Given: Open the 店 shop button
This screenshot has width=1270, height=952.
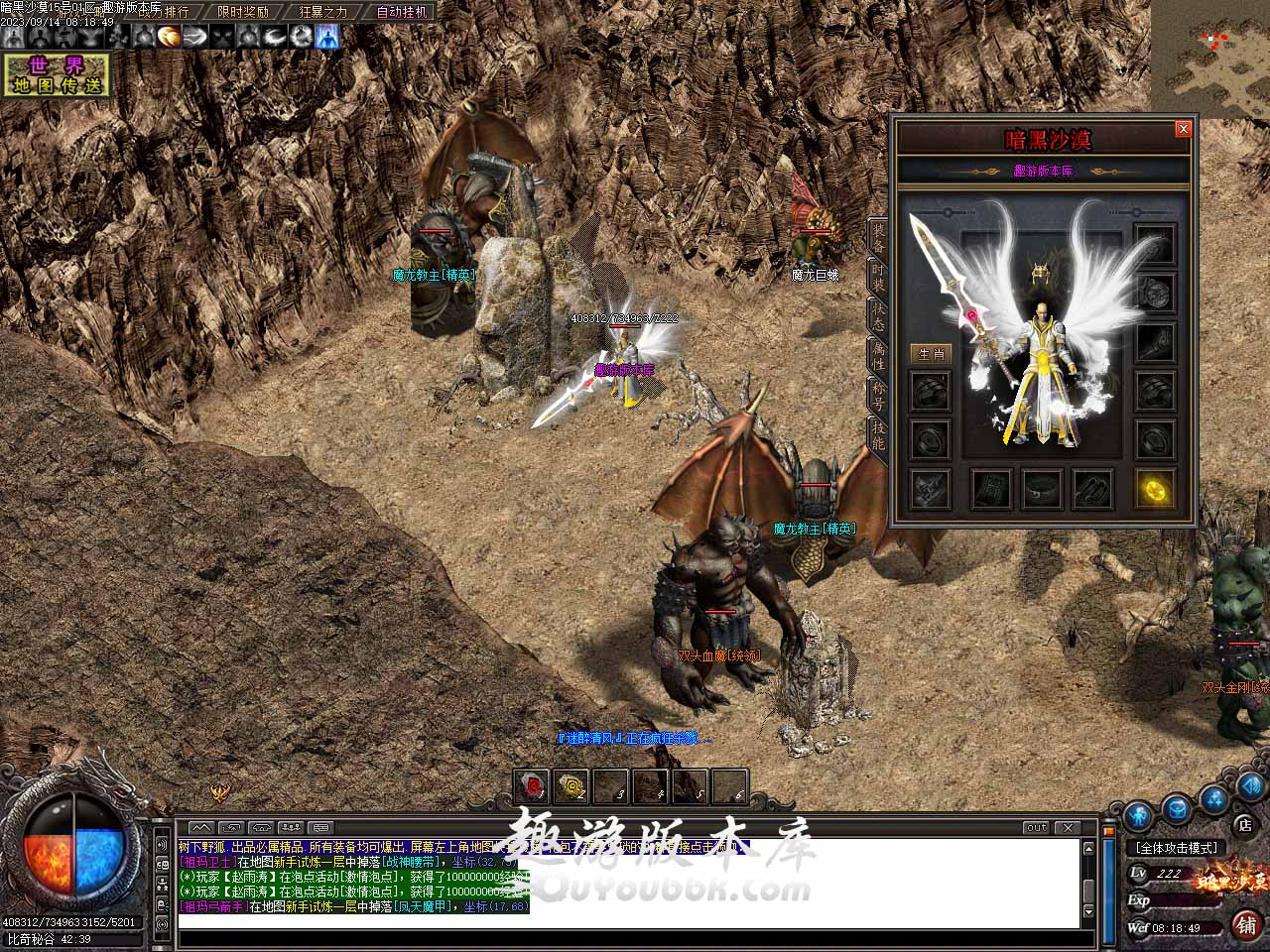Looking at the screenshot, I should pyautogui.click(x=1244, y=824).
